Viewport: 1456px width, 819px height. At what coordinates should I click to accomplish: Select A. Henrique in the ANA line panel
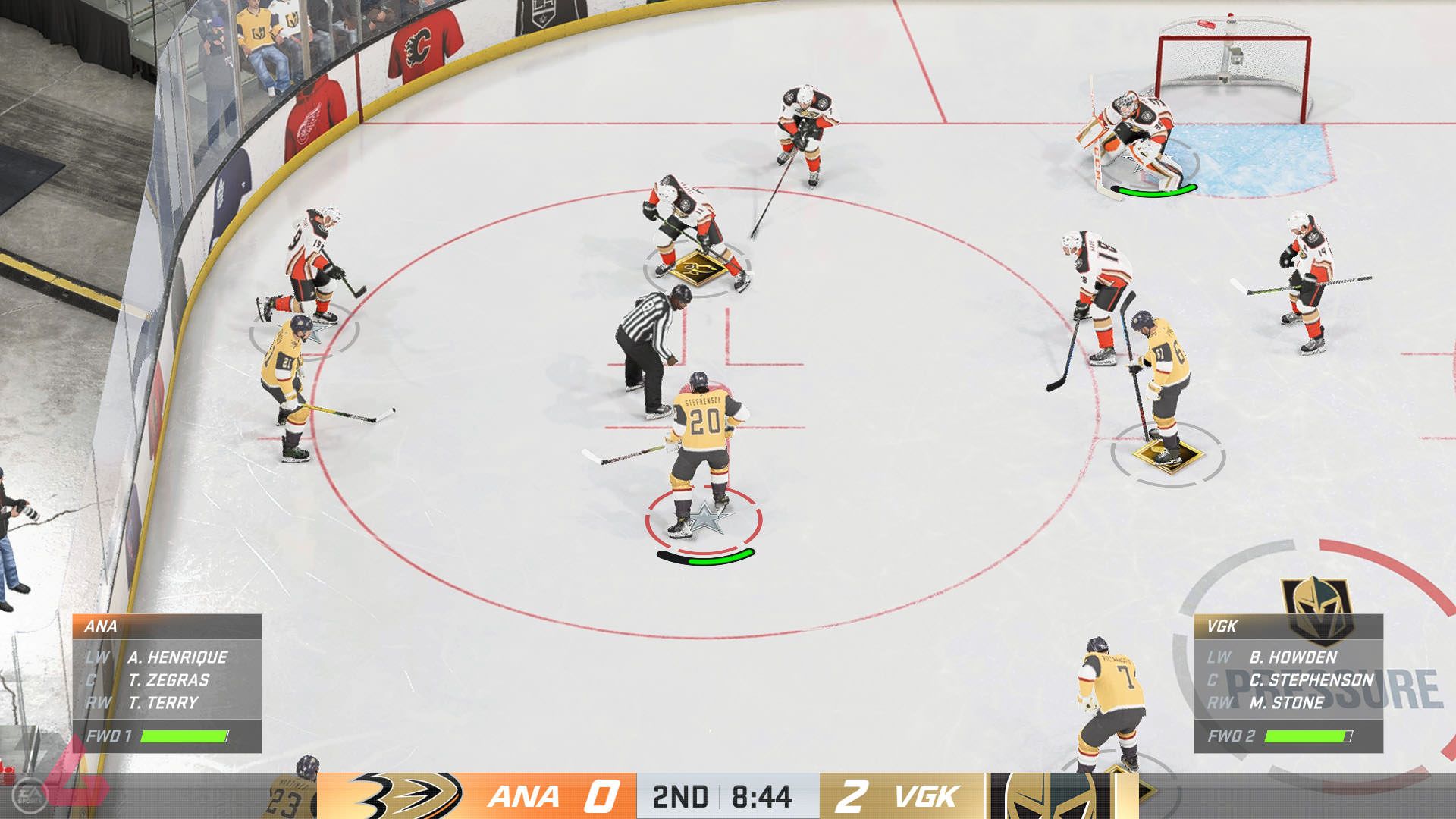(177, 657)
